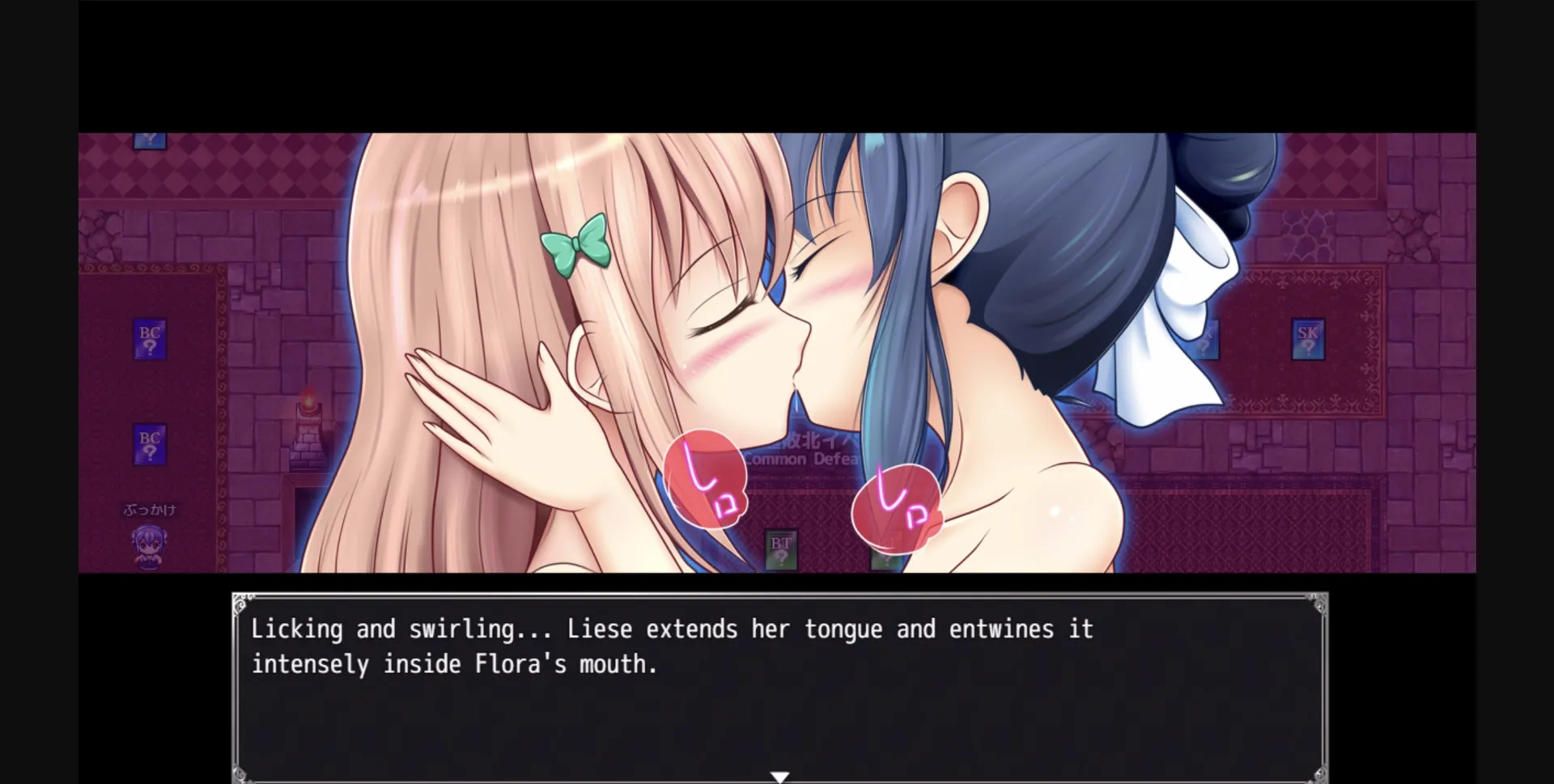
Task: Select the upper BC? card icon
Action: point(148,338)
